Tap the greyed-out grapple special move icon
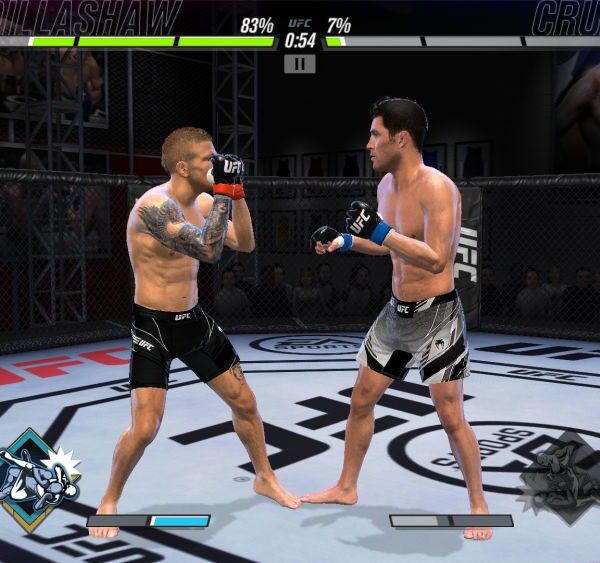 (x=560, y=477)
